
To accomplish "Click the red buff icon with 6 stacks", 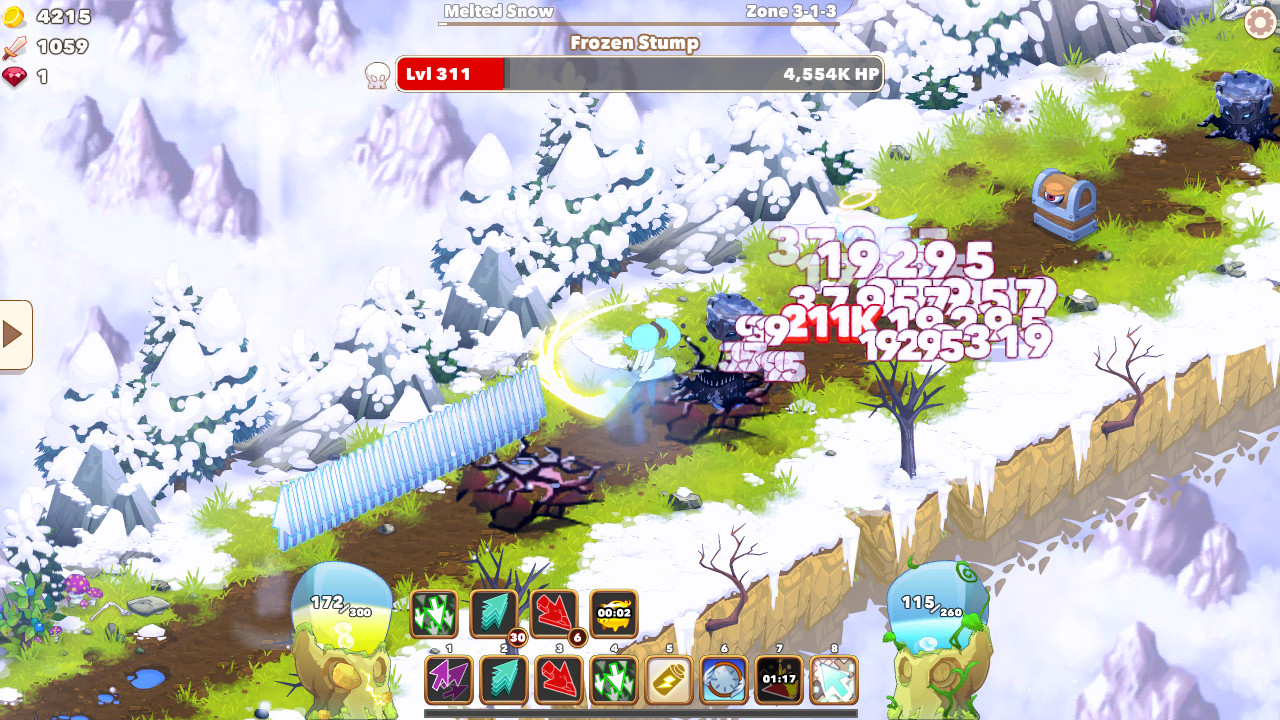I will pyautogui.click(x=552, y=615).
